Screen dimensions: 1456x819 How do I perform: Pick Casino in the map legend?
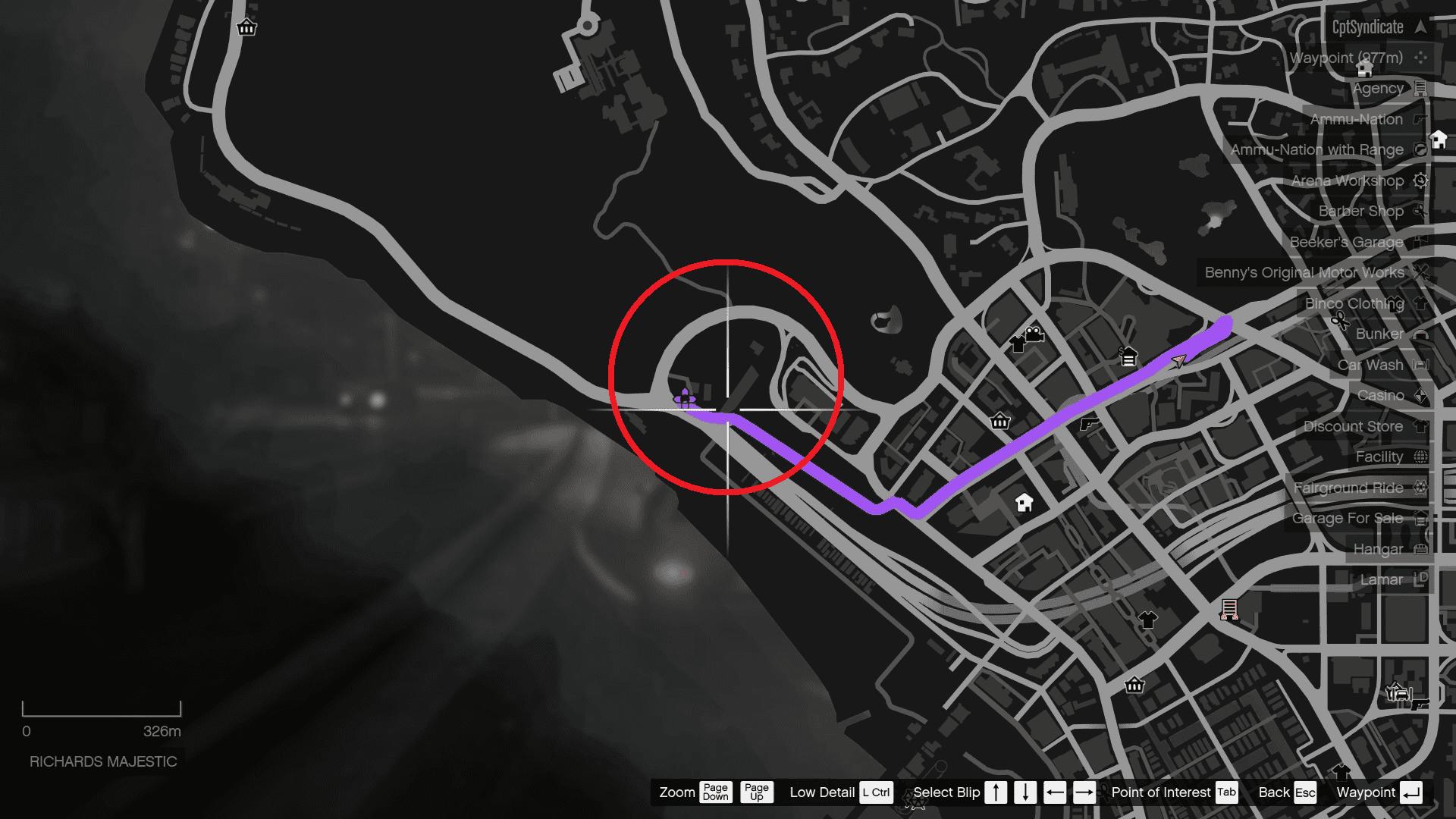[x=1380, y=395]
